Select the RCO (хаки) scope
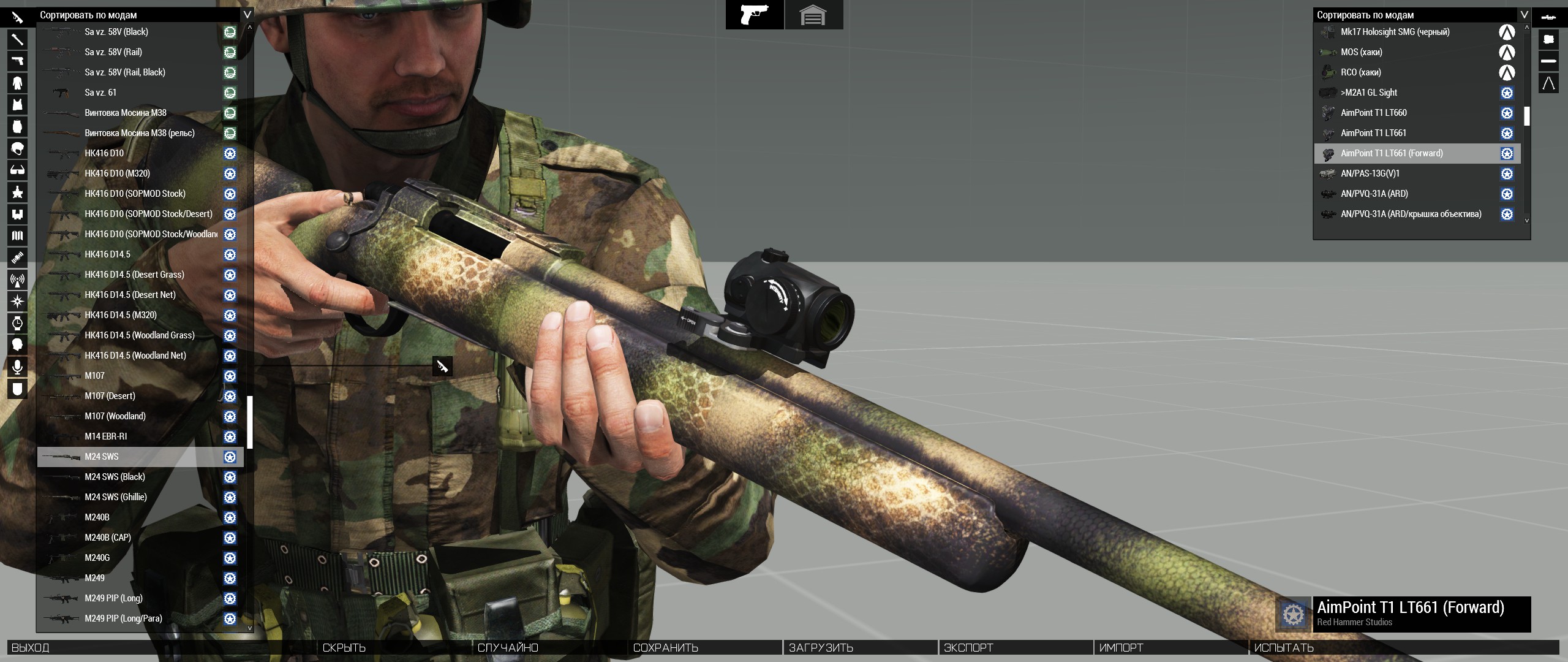1568x662 pixels. pos(1360,72)
